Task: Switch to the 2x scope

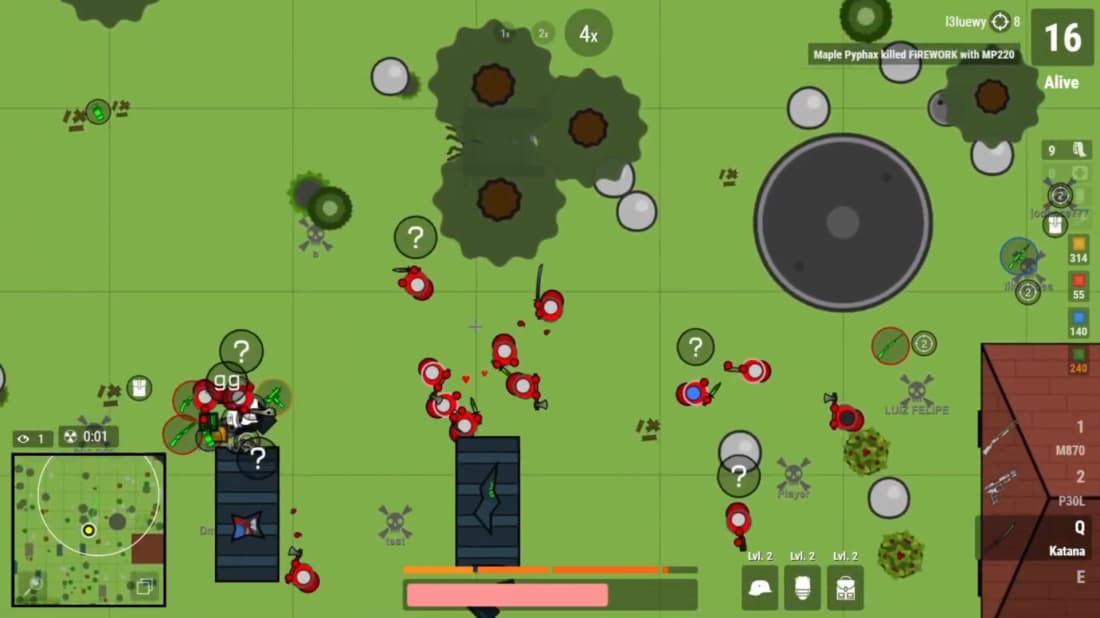Action: [543, 34]
